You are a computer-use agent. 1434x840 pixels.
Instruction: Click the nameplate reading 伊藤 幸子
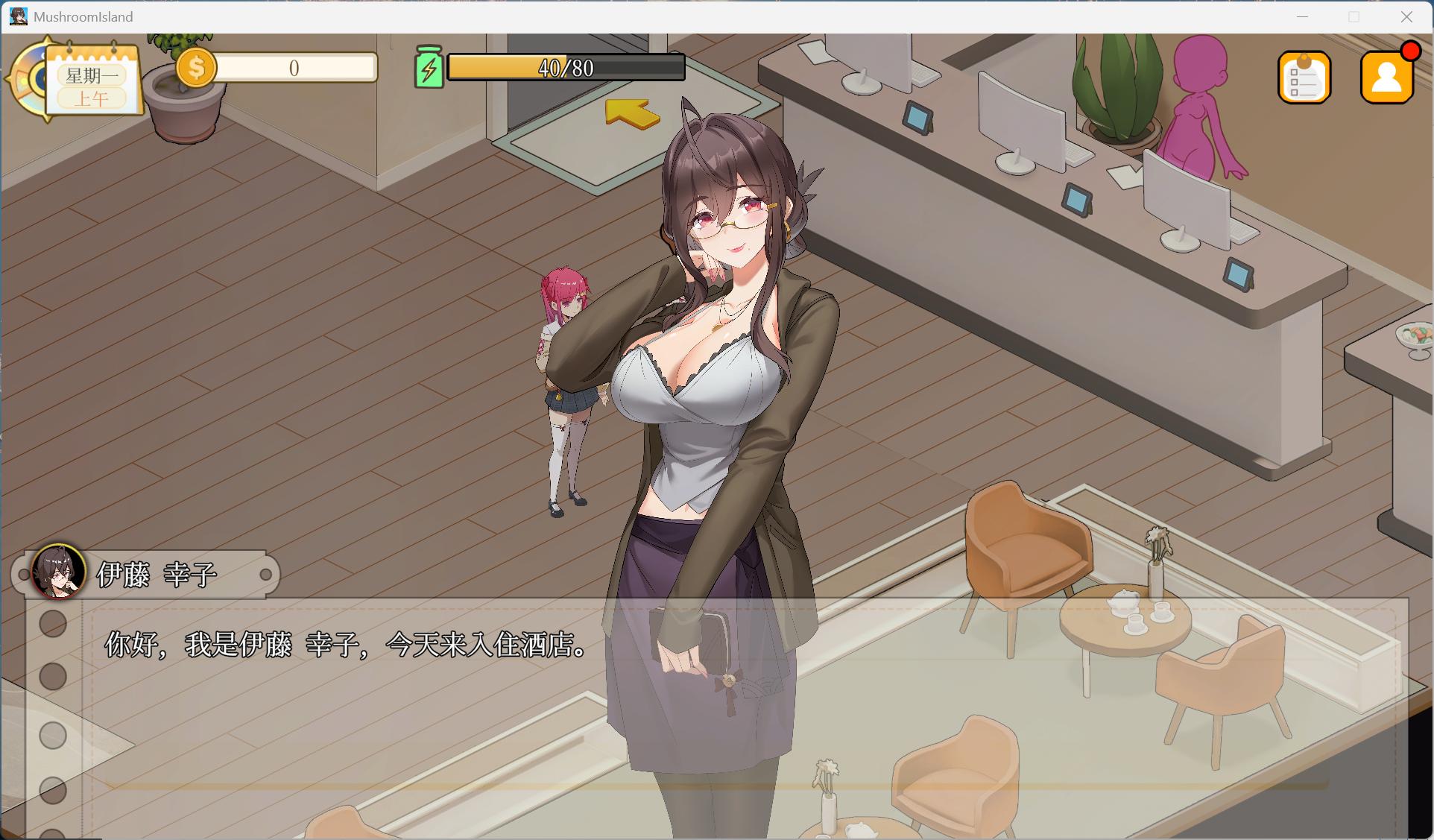pyautogui.click(x=158, y=574)
